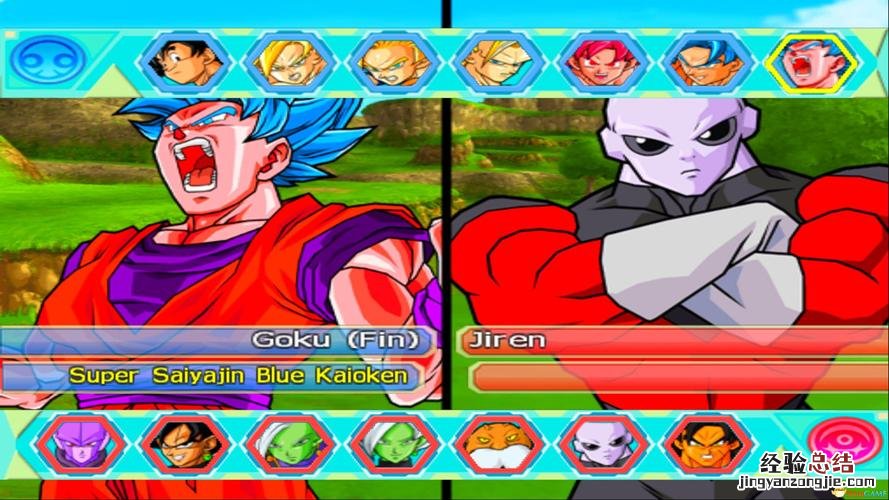Click the blue round player-one emblem
Screen dimensions: 889x500
pyautogui.click(x=36, y=60)
